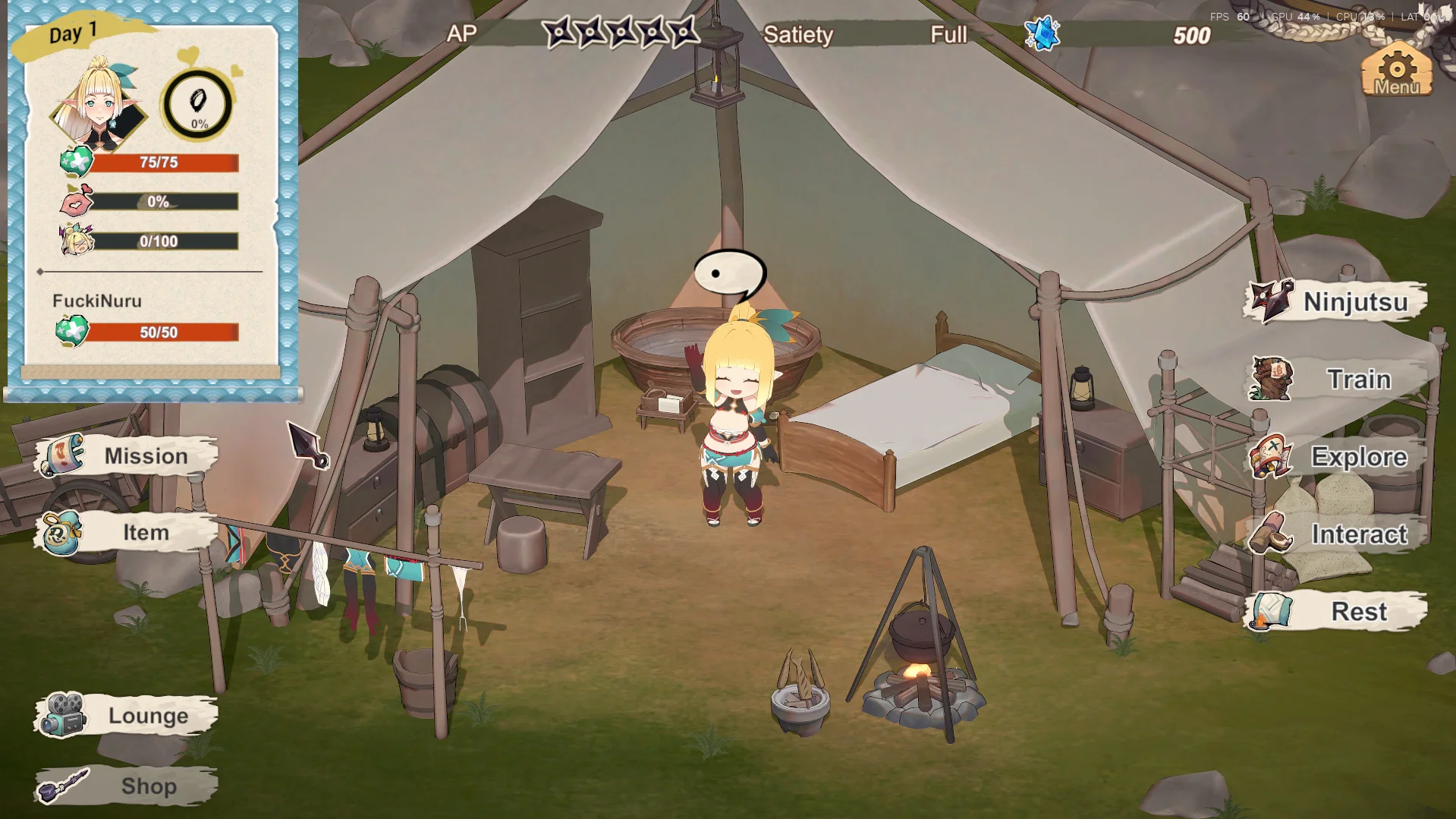Screen dimensions: 1456x819
Task: Choose the Interact action
Action: [1337, 534]
